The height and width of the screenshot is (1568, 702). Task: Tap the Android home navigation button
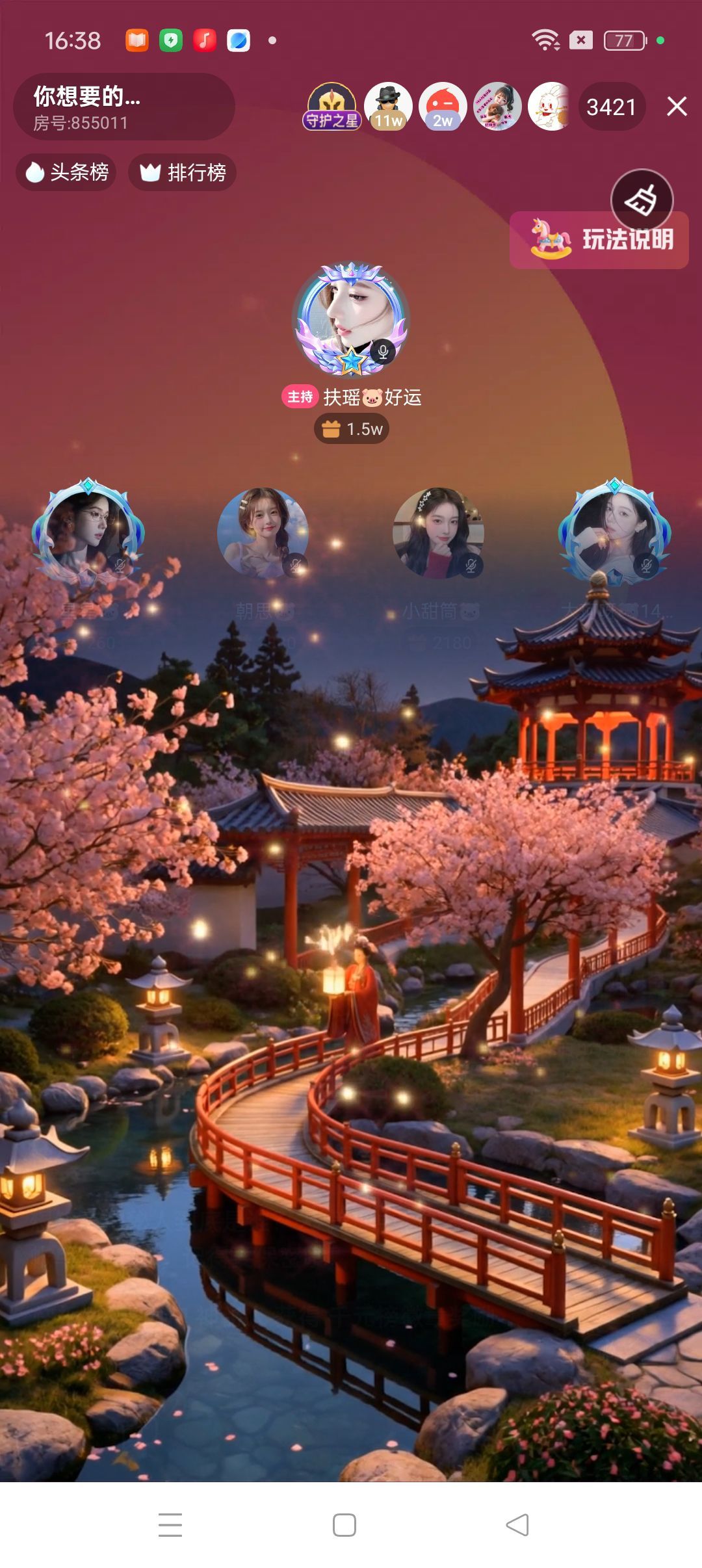coord(344,1524)
